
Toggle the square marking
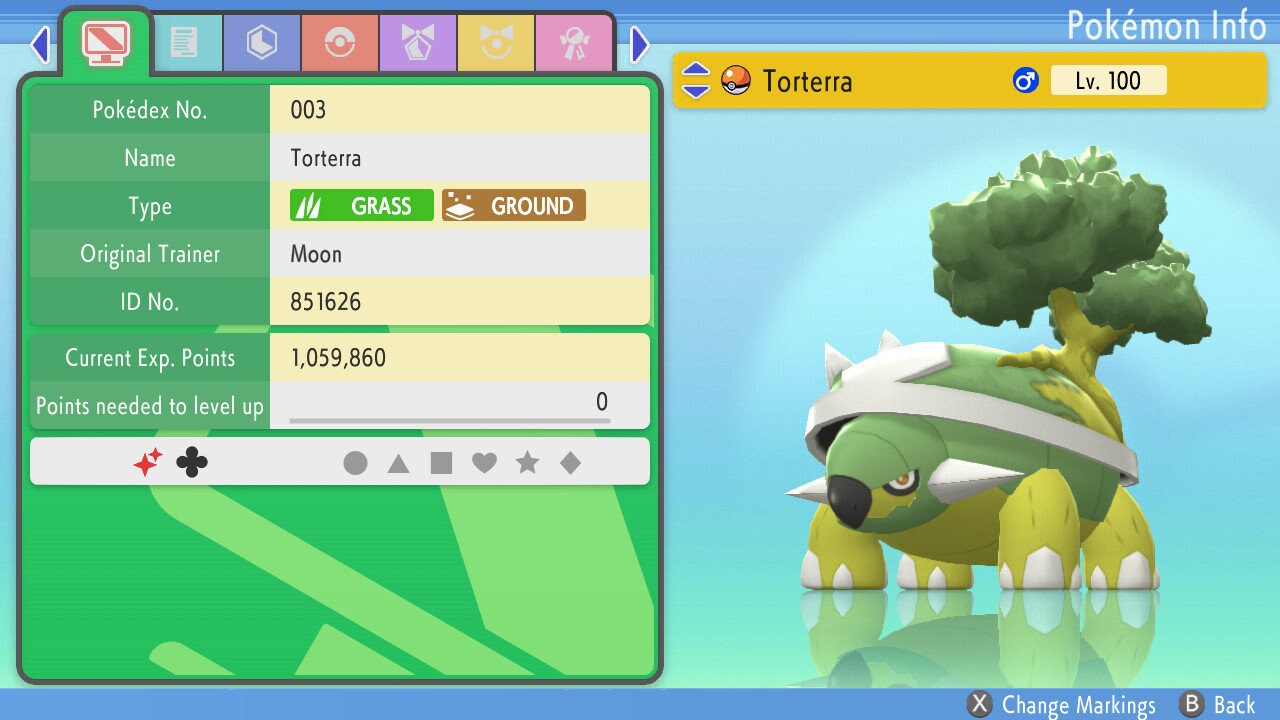[441, 463]
